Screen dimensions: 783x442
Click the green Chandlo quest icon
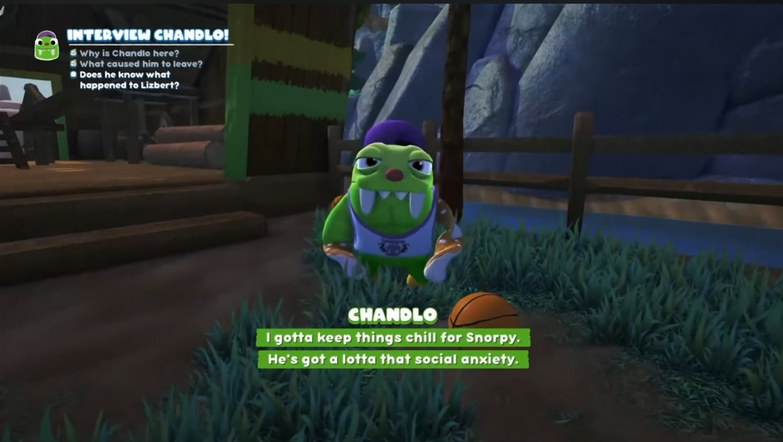(x=46, y=45)
